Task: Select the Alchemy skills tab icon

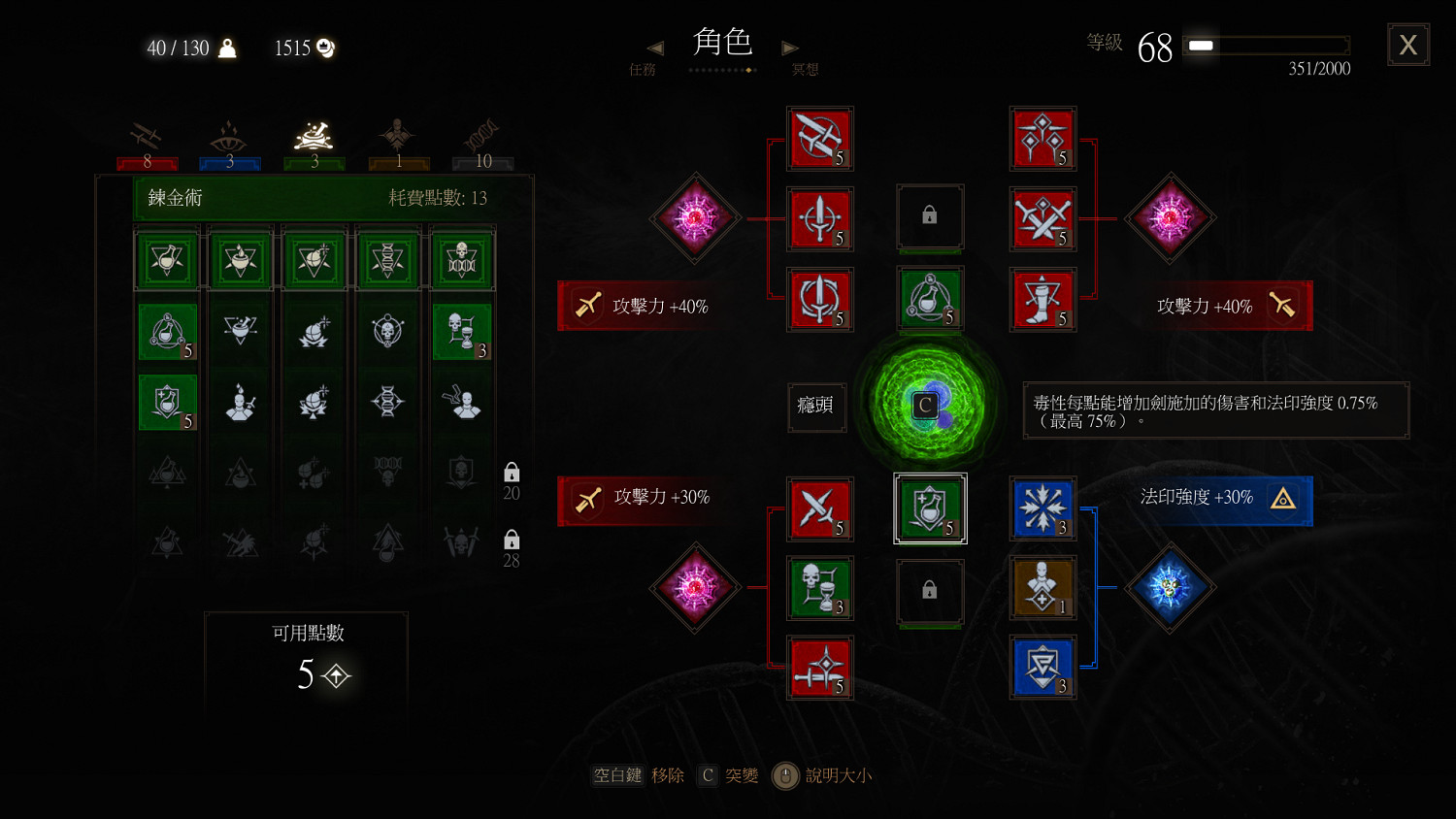Action: (313, 136)
